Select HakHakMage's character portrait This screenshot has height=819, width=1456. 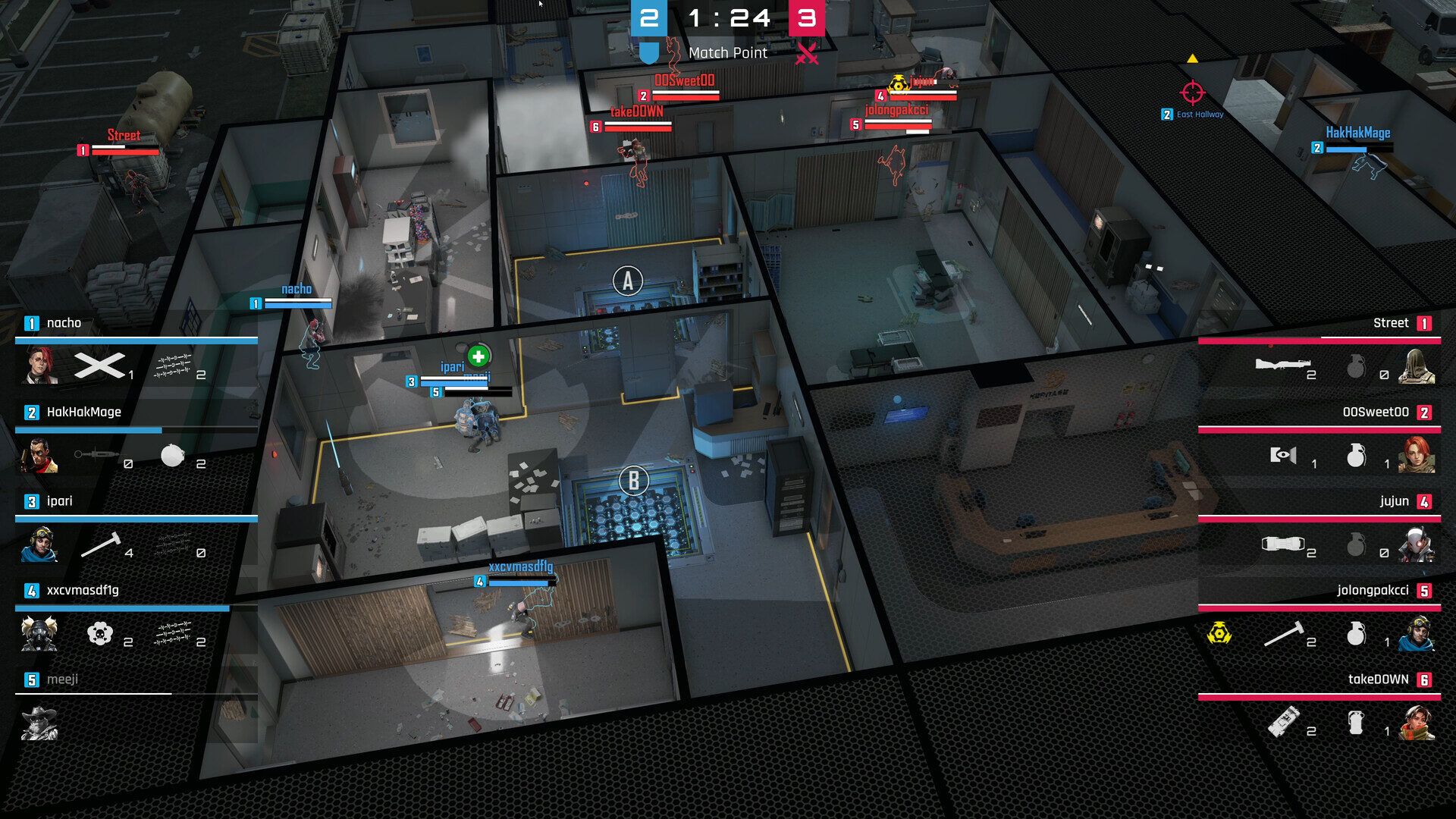click(x=39, y=455)
